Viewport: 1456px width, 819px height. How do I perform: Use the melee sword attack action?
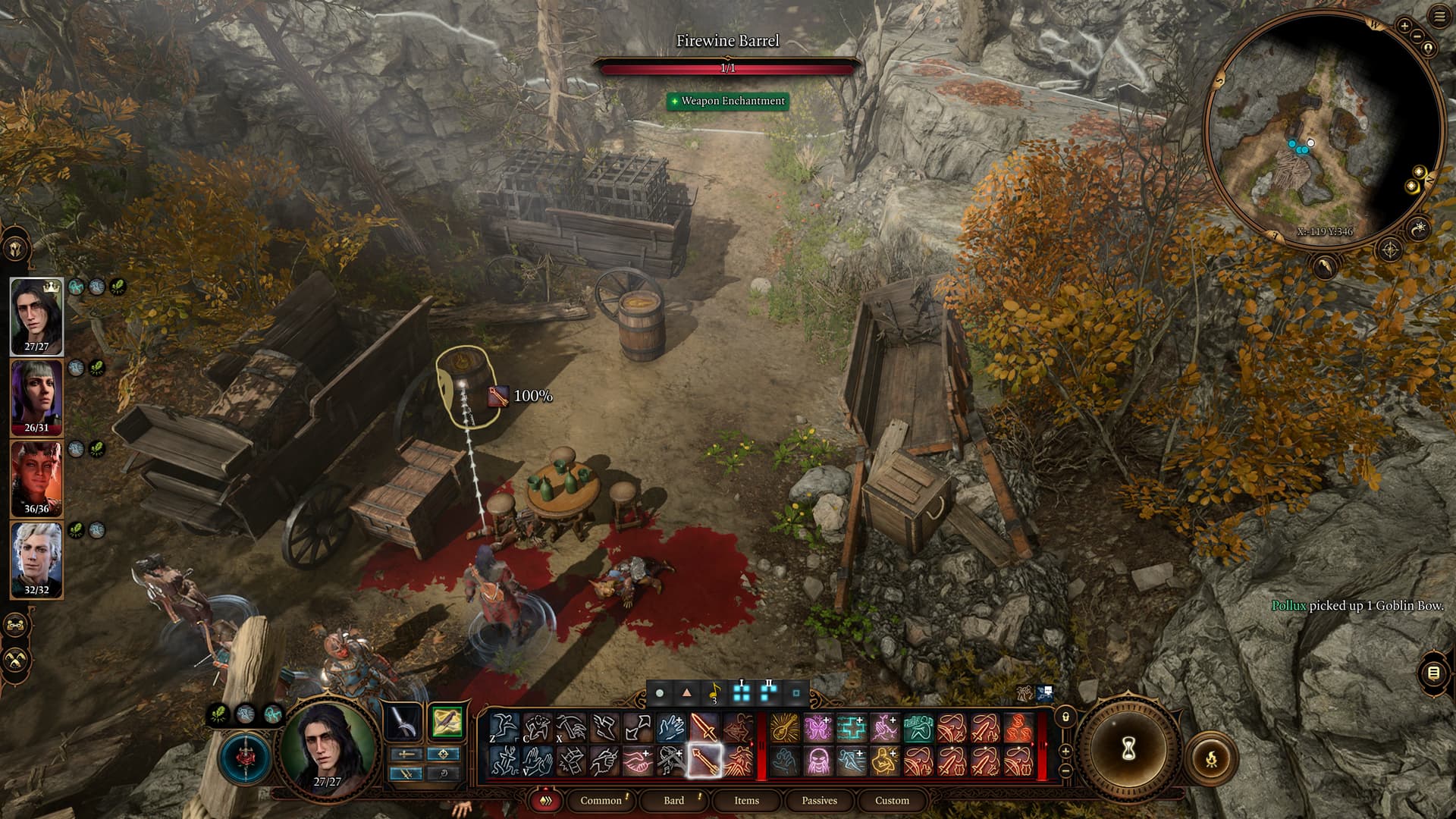(704, 728)
